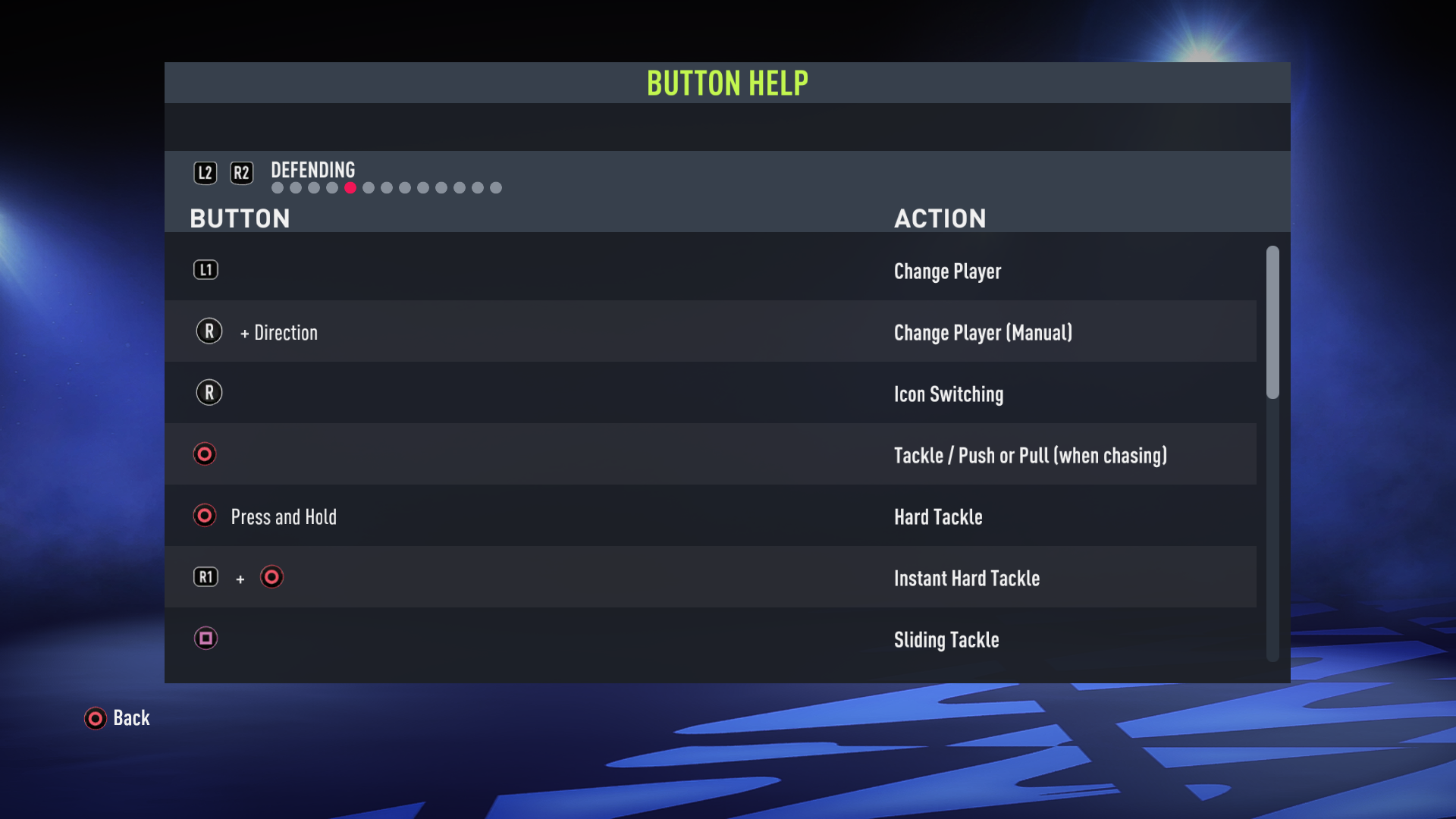
Task: Select the DEFENDING section header
Action: [312, 170]
